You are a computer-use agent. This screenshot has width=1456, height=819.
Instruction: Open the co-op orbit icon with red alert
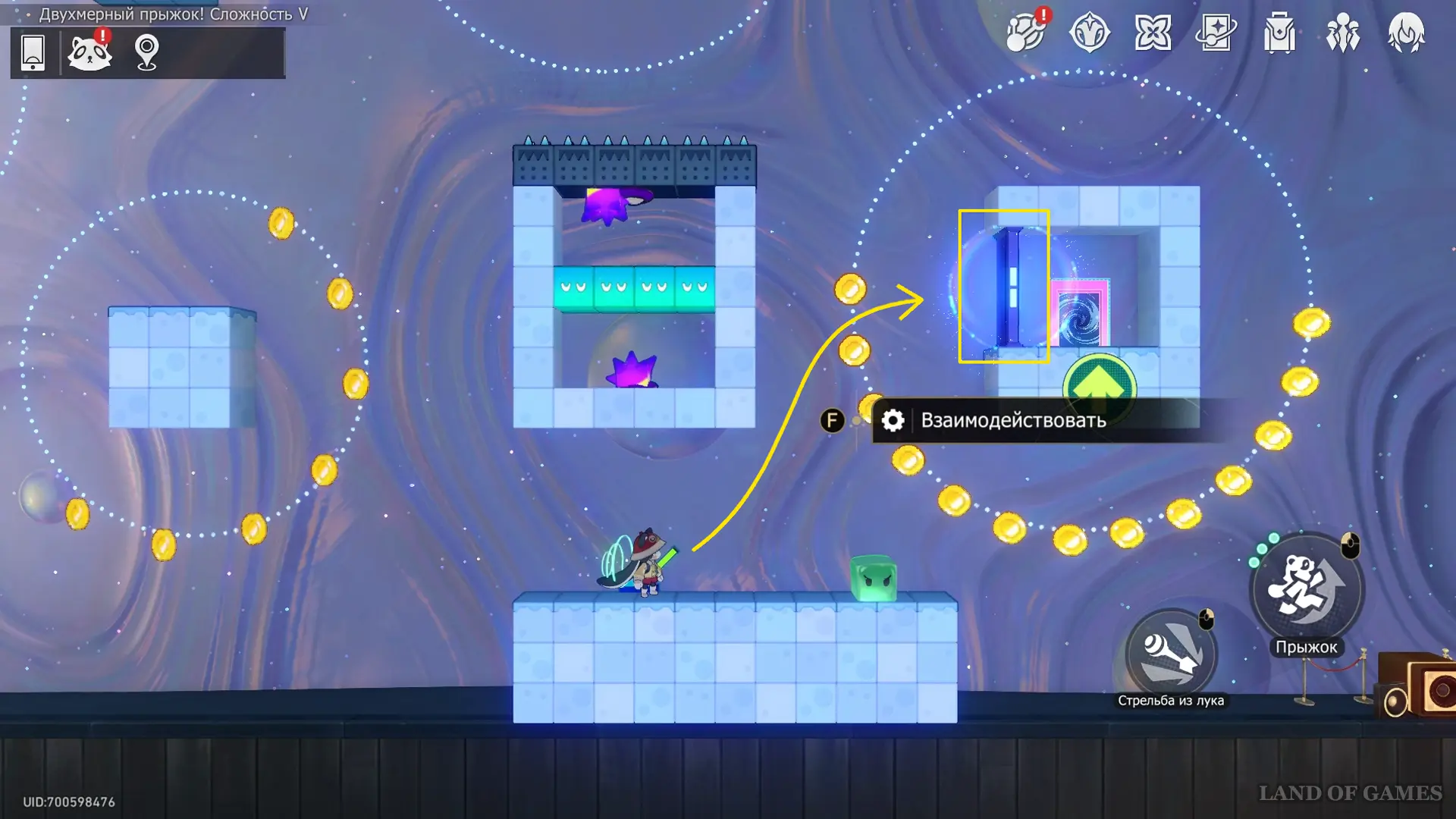(1025, 33)
